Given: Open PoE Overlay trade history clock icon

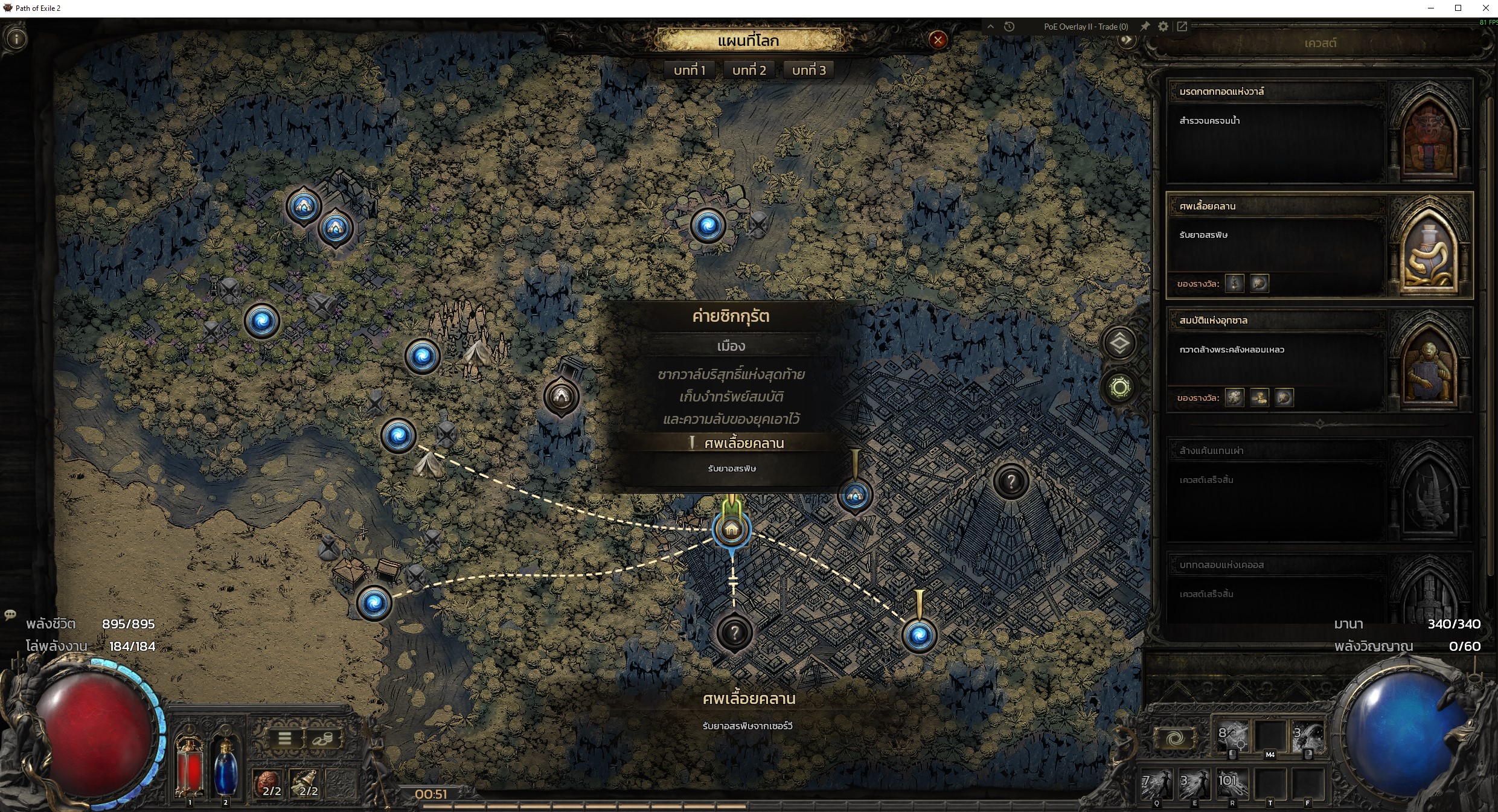Looking at the screenshot, I should pos(1009,27).
